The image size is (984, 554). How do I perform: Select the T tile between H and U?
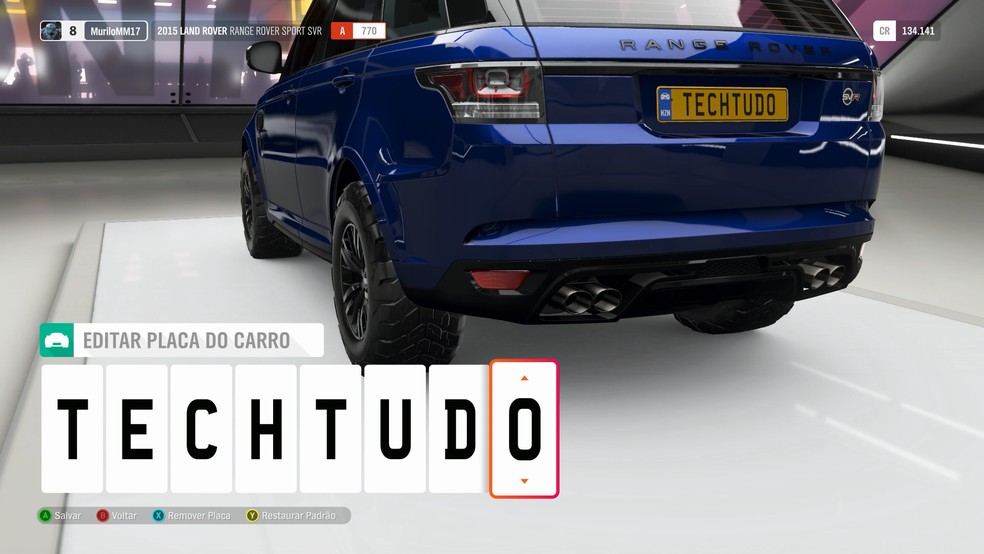coord(331,428)
